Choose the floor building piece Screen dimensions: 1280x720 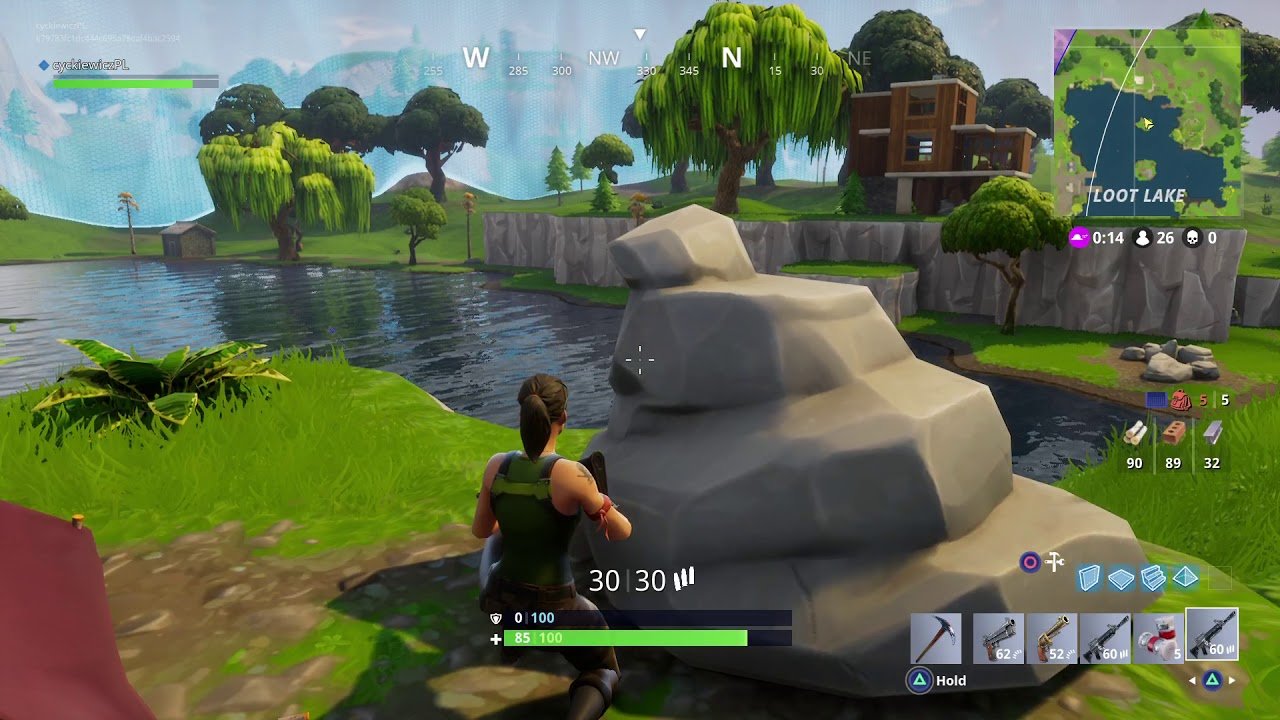[1121, 578]
